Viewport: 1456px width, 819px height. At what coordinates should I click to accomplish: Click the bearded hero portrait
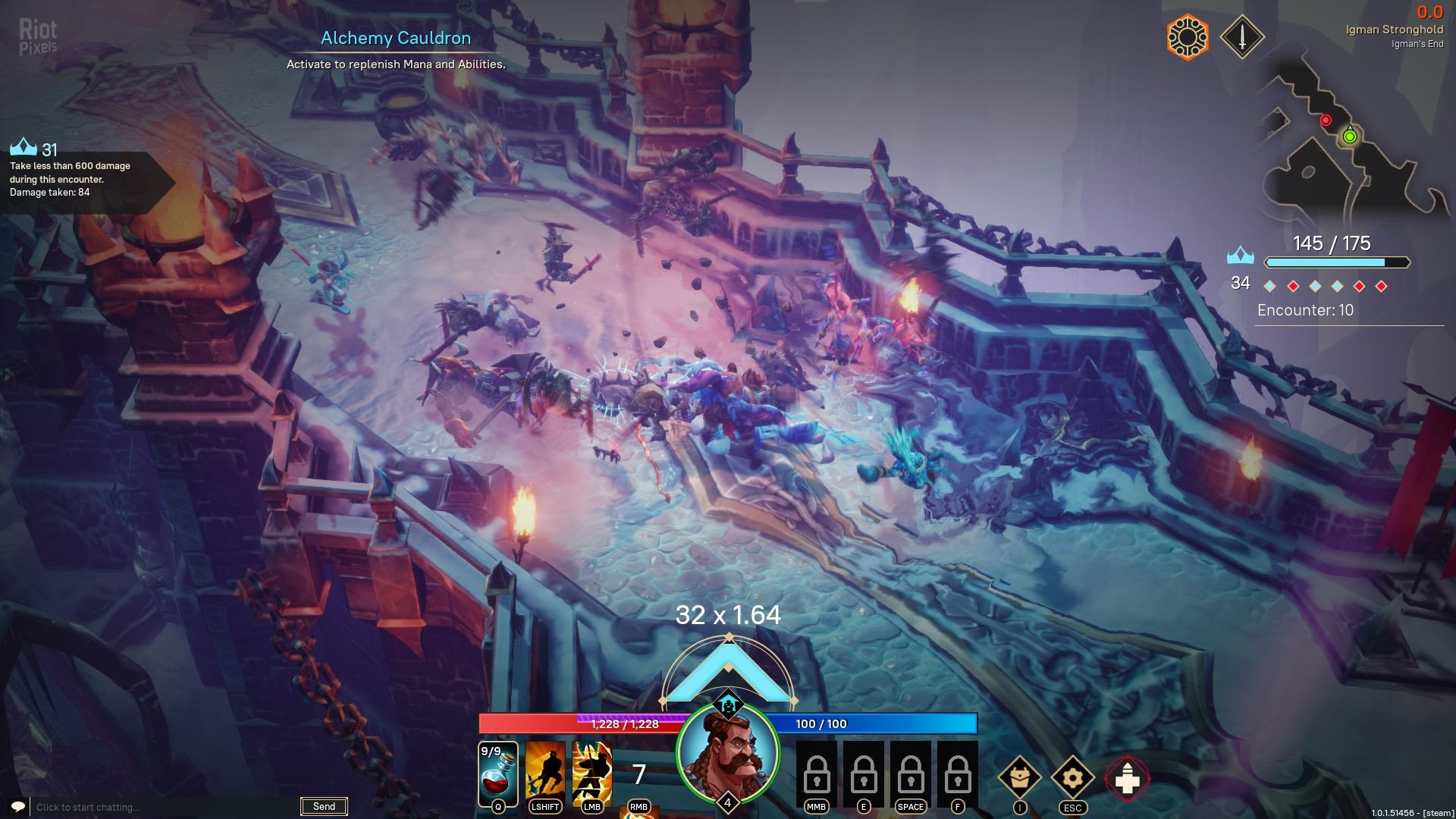[x=727, y=754]
